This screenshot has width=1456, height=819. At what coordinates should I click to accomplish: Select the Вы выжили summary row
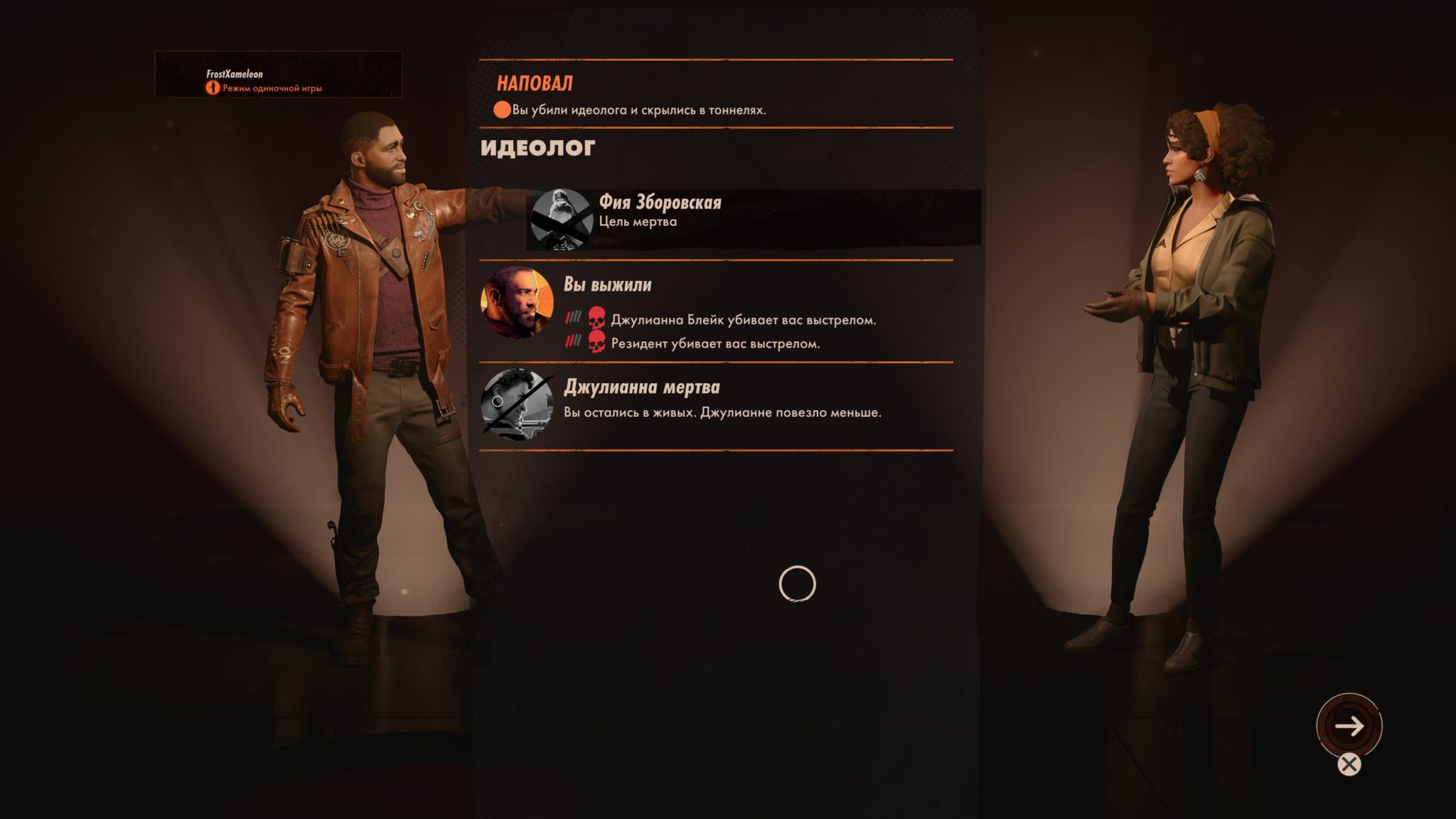(715, 312)
